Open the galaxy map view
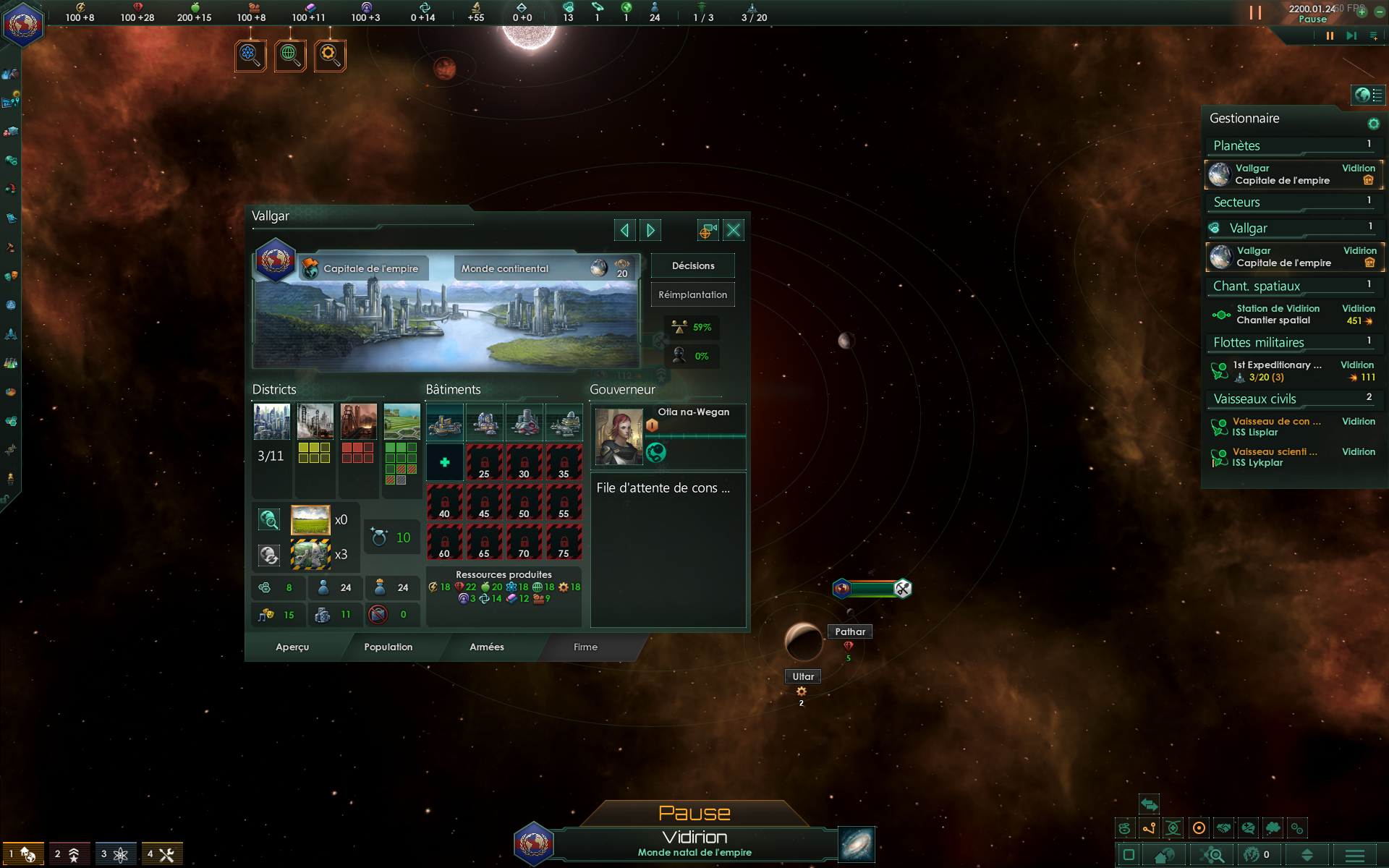Screen dimensions: 1389x868 pos(857,844)
